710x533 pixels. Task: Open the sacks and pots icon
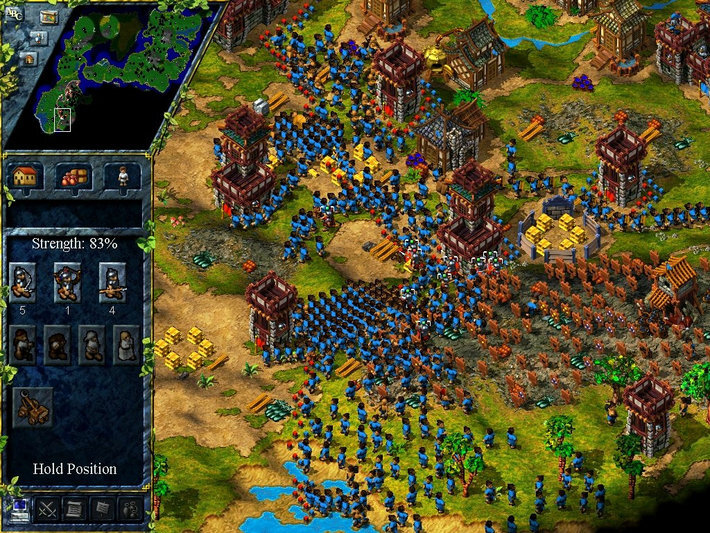(130, 509)
